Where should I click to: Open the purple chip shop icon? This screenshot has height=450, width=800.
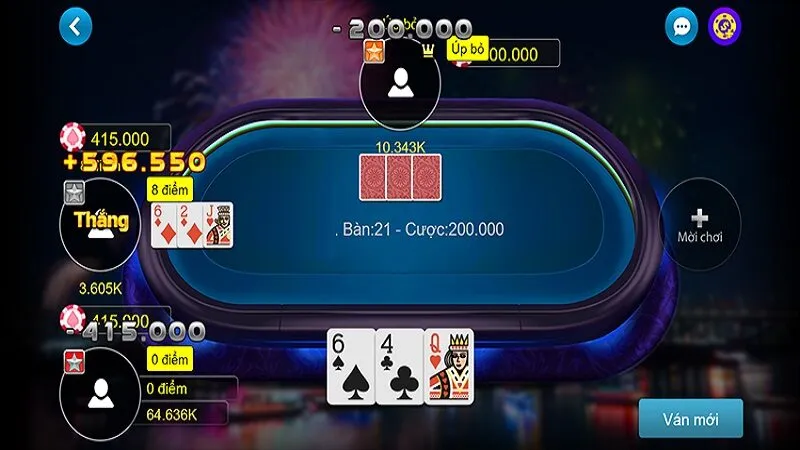(724, 27)
